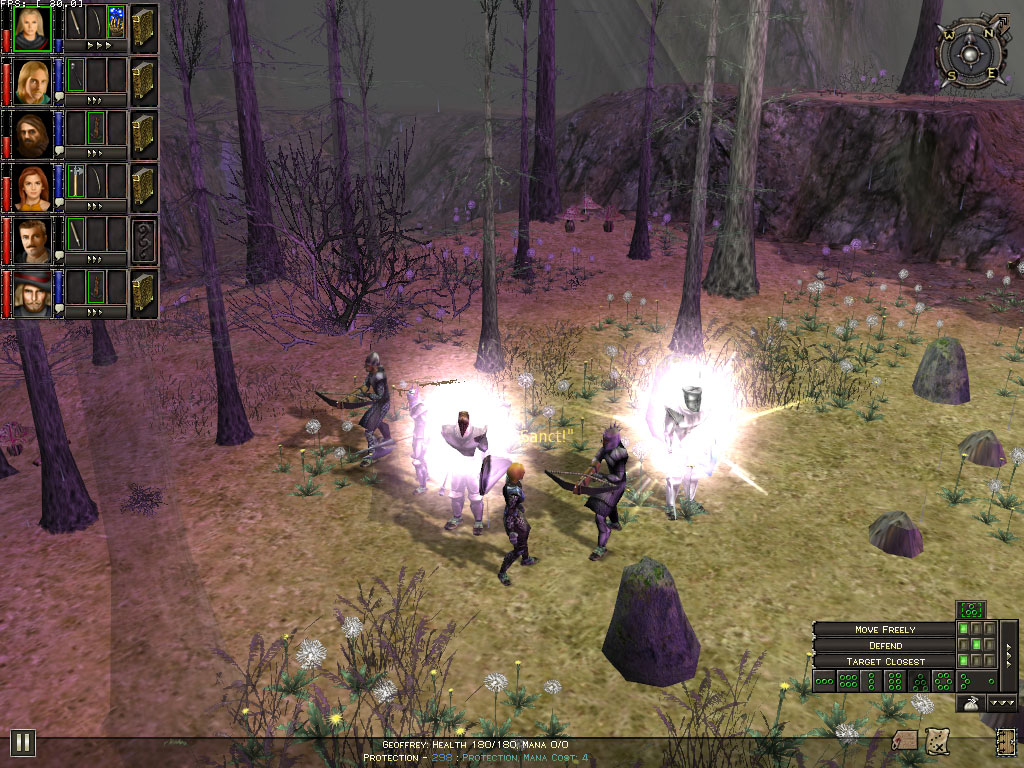
Task: Open the first character's golden spellbook
Action: coord(143,28)
